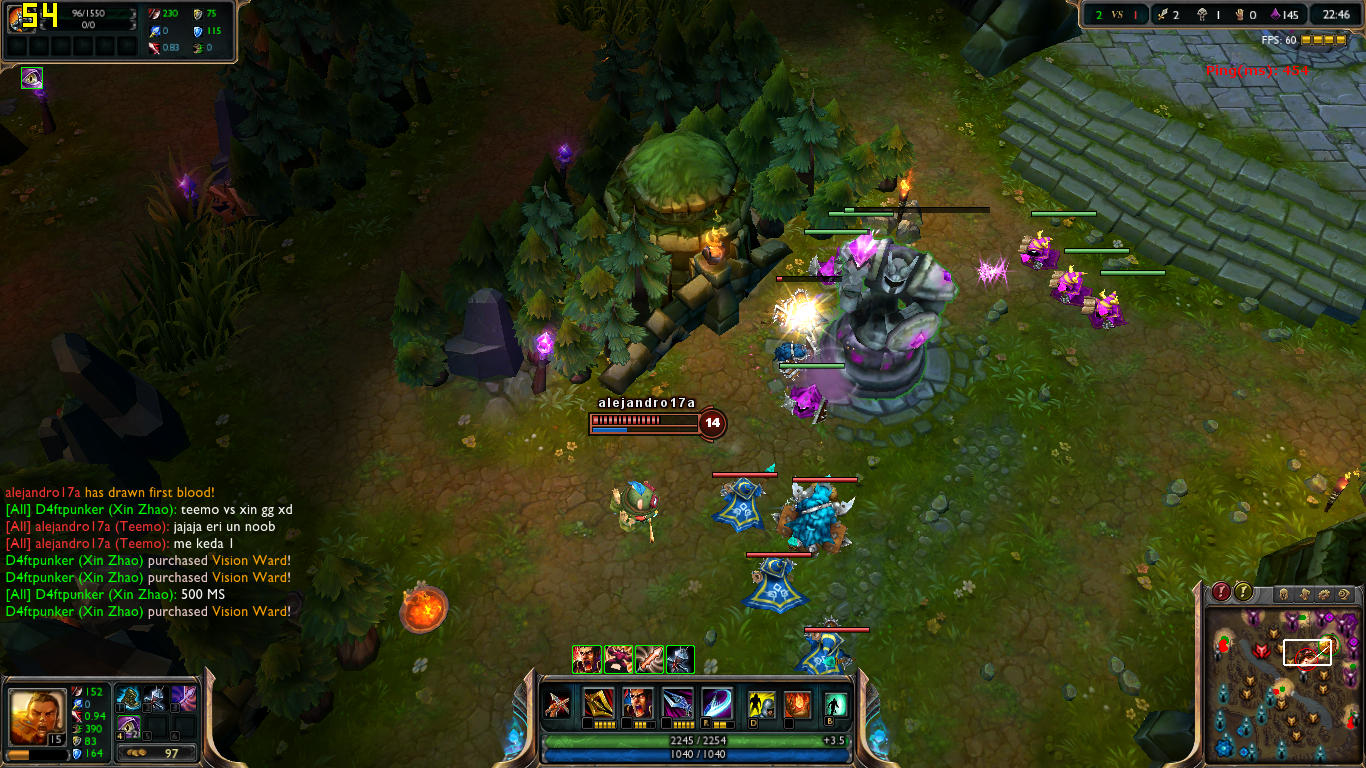Screen dimensions: 1366x768
Task: Select the spiked weapon item in slot 2
Action: pyautogui.click(x=156, y=697)
